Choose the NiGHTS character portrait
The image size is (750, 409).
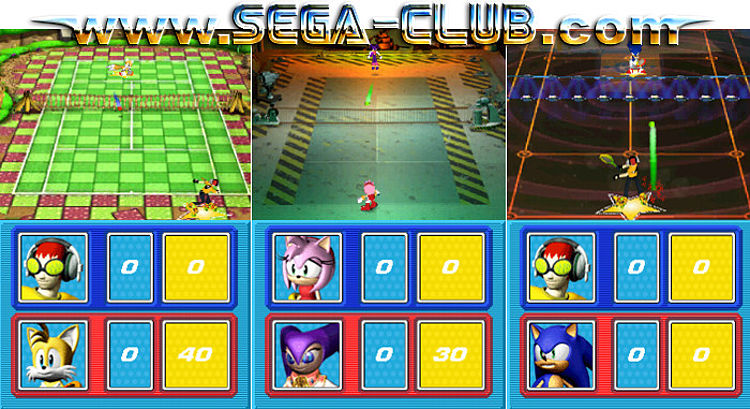[309, 356]
